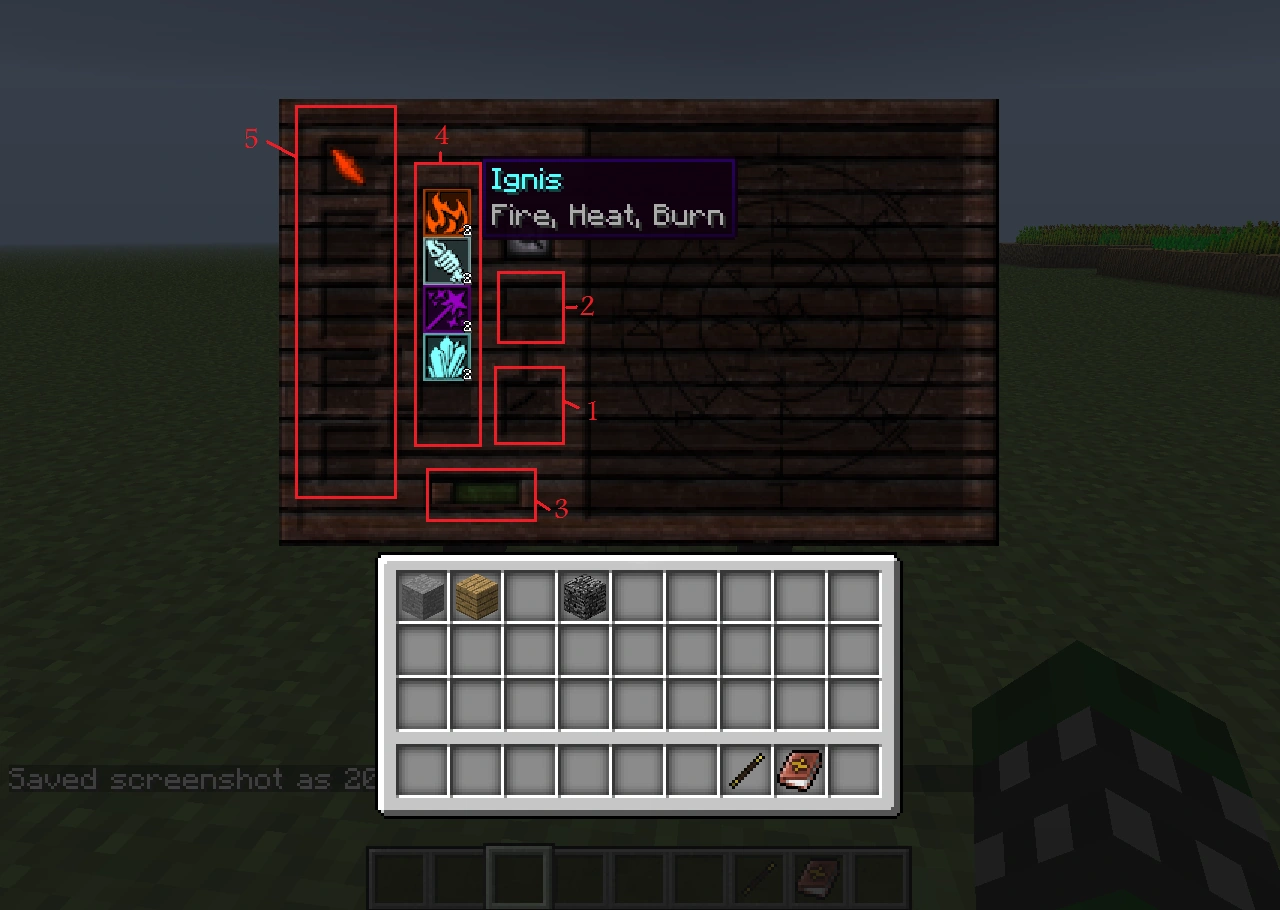The width and height of the screenshot is (1280, 910).
Task: Click the research slot labeled 2
Action: click(530, 308)
